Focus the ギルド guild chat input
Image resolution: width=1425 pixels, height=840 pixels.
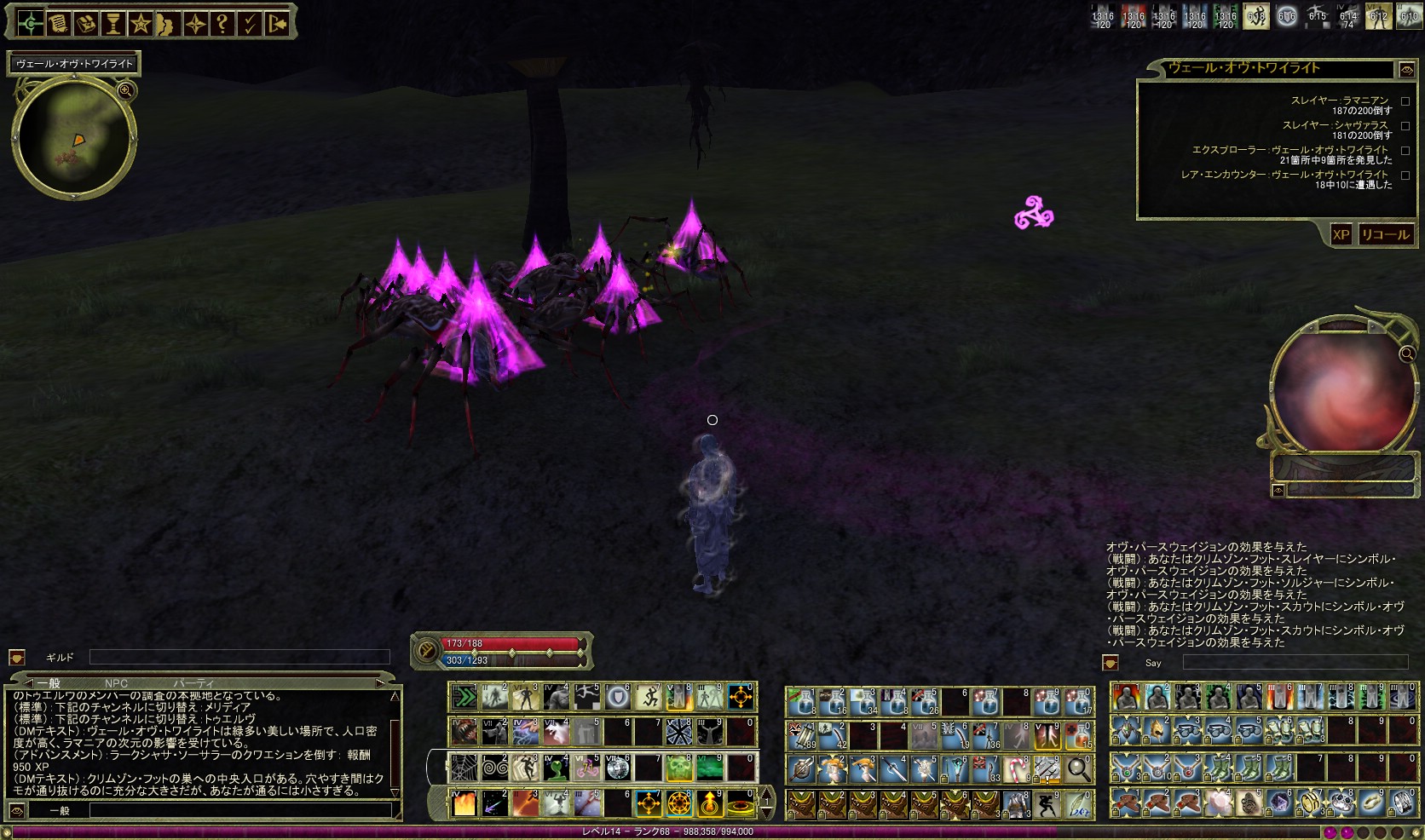pyautogui.click(x=239, y=657)
